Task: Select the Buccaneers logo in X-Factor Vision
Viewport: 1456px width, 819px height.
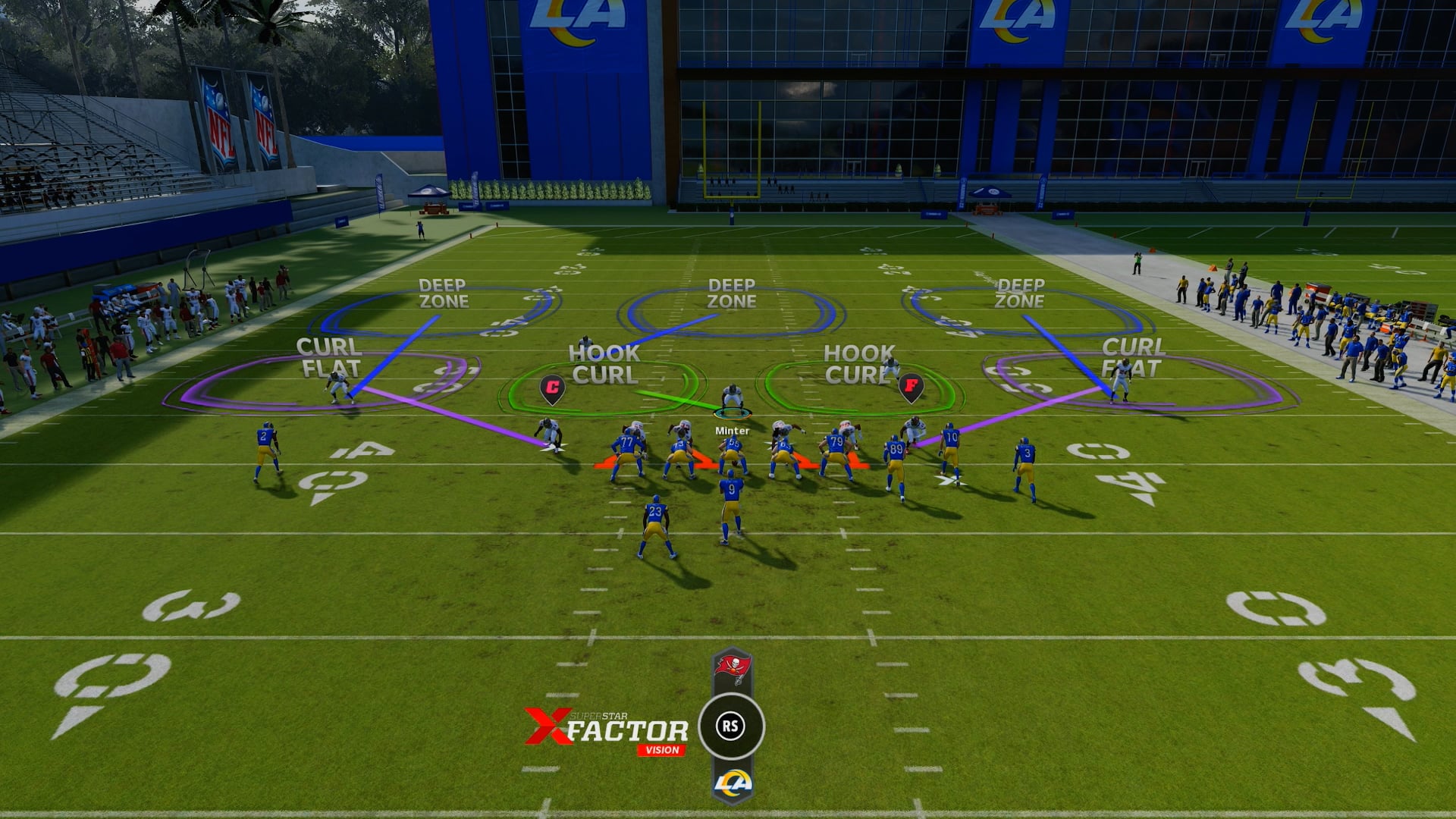Action: tap(732, 668)
